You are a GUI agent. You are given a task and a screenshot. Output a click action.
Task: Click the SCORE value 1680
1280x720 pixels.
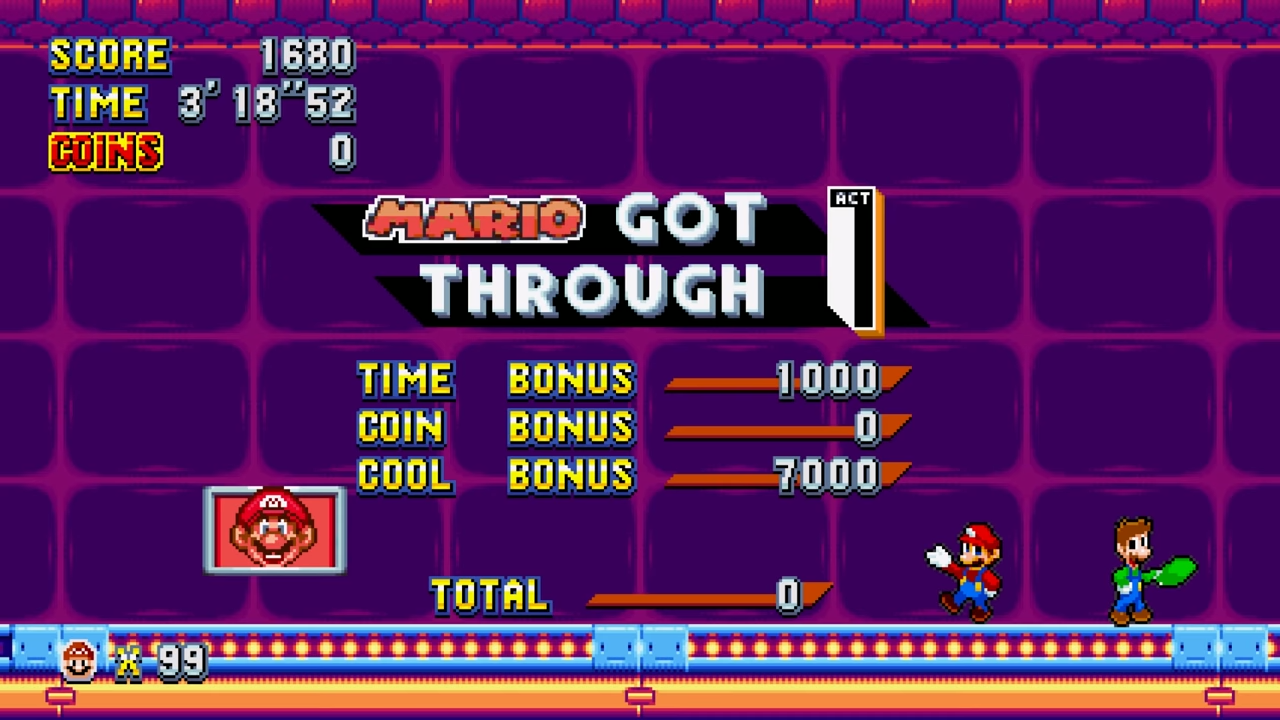pyautogui.click(x=307, y=55)
